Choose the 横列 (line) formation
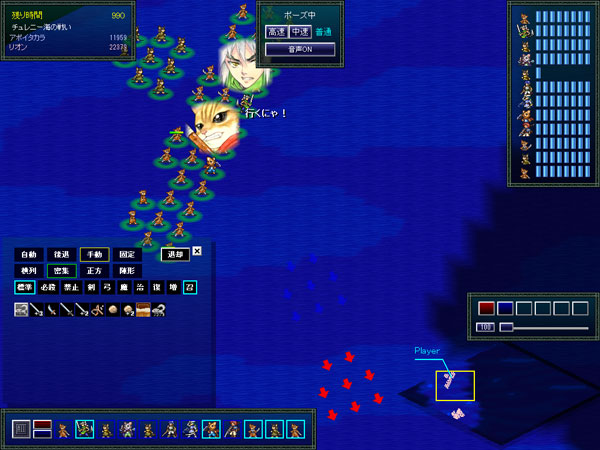This screenshot has width=600, height=450. tap(27, 271)
